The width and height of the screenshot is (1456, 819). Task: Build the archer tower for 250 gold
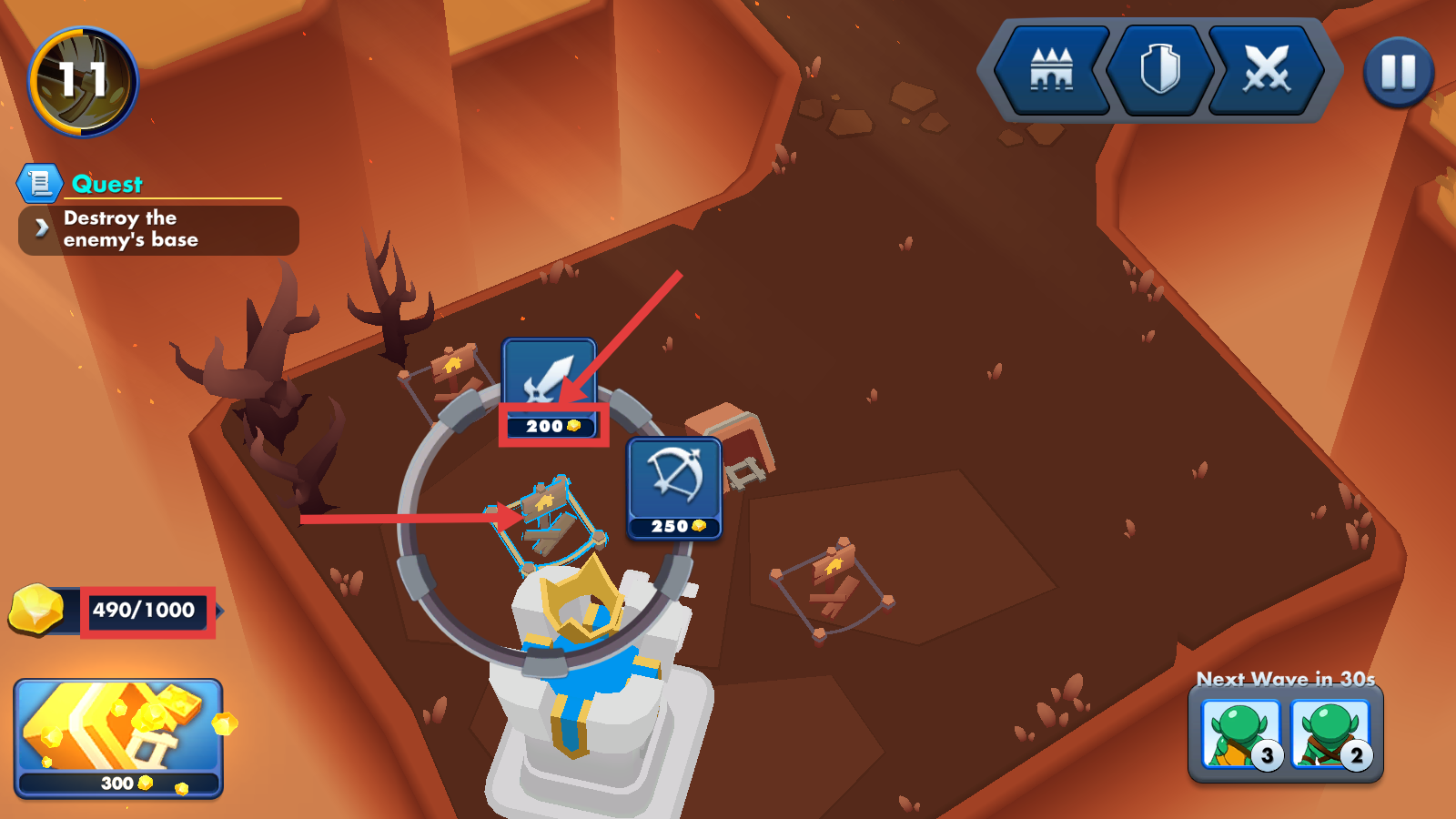(674, 488)
